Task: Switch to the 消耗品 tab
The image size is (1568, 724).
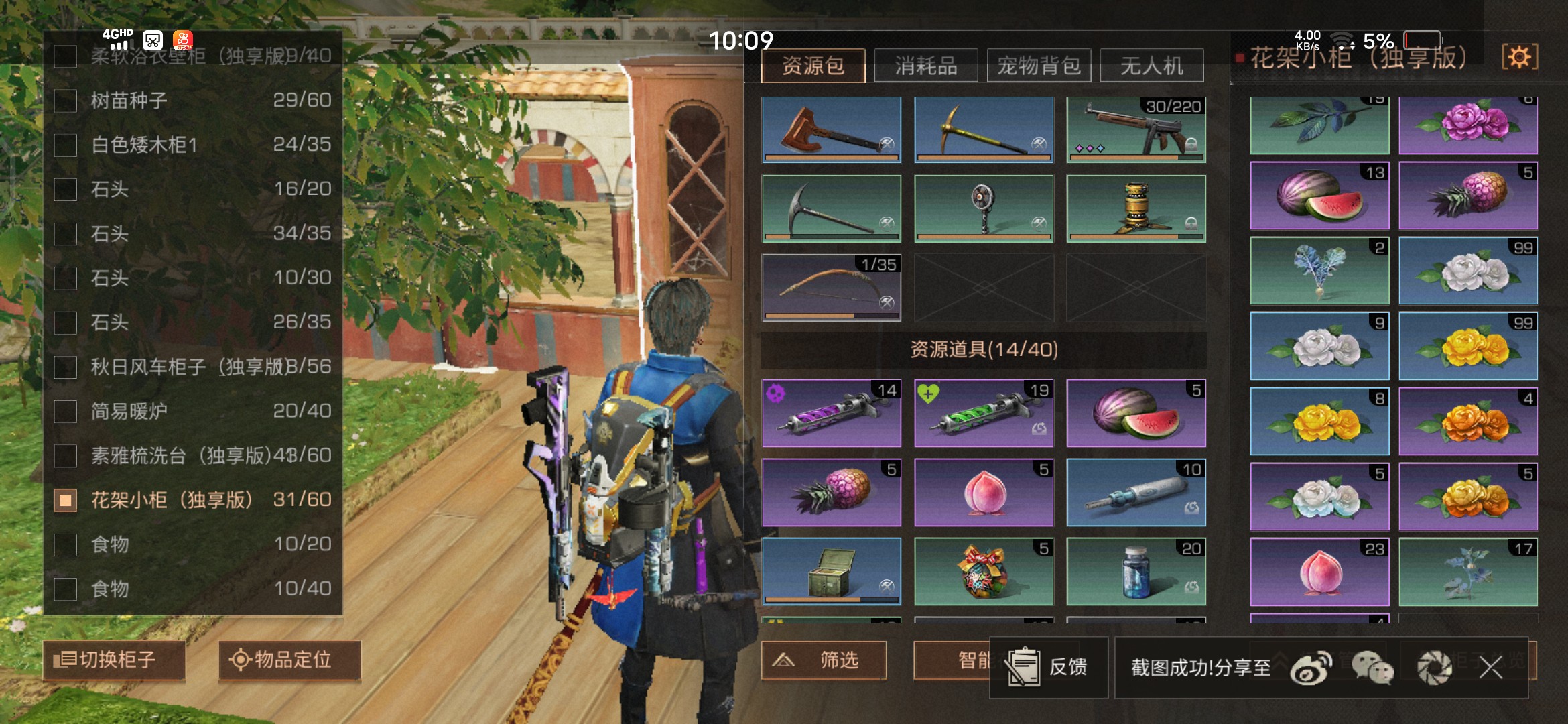Action: coord(925,66)
